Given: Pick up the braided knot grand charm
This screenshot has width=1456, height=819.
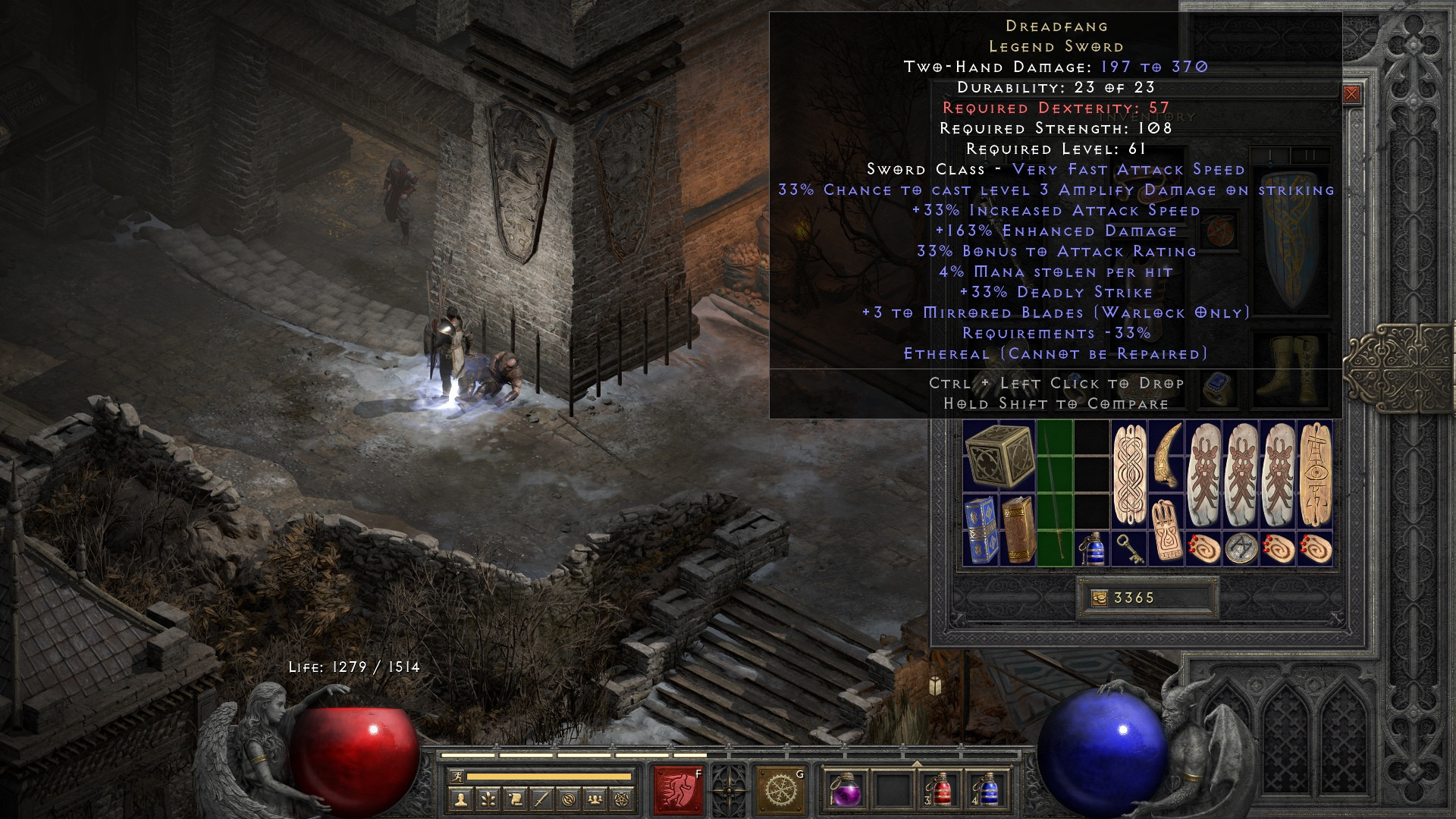Looking at the screenshot, I should click(1129, 474).
